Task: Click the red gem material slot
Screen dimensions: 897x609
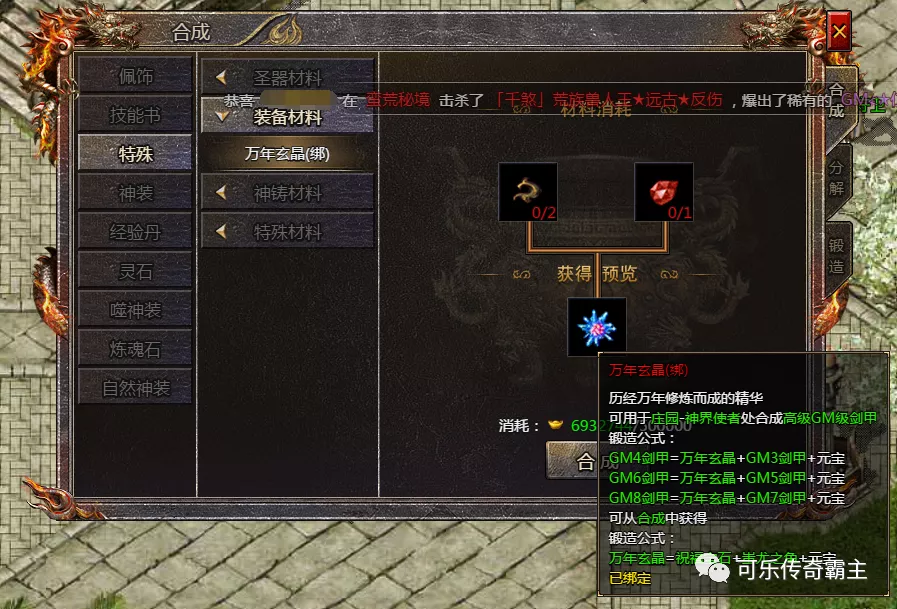Action: 664,191
